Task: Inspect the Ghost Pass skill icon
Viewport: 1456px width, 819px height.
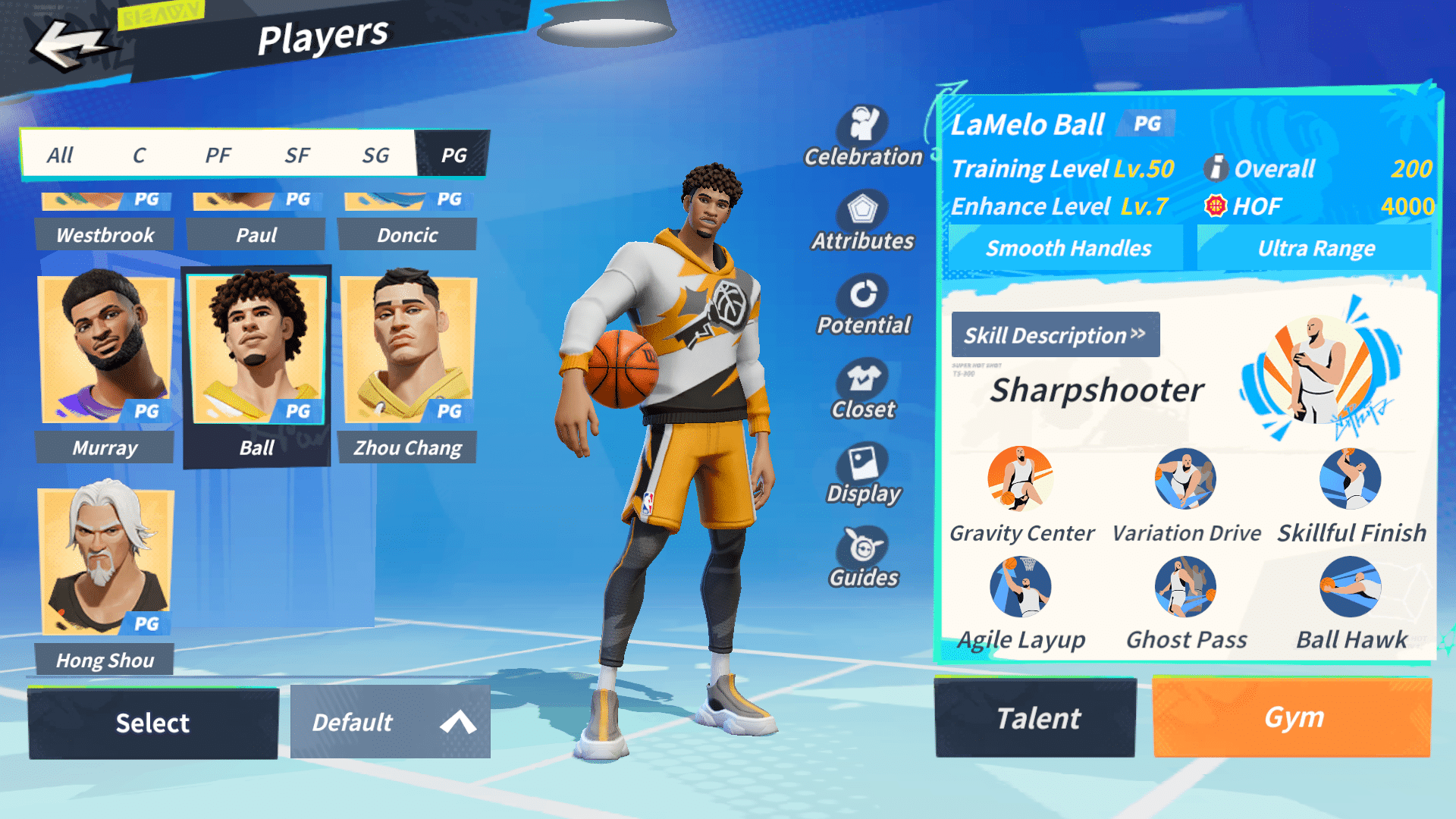Action: point(1185,587)
